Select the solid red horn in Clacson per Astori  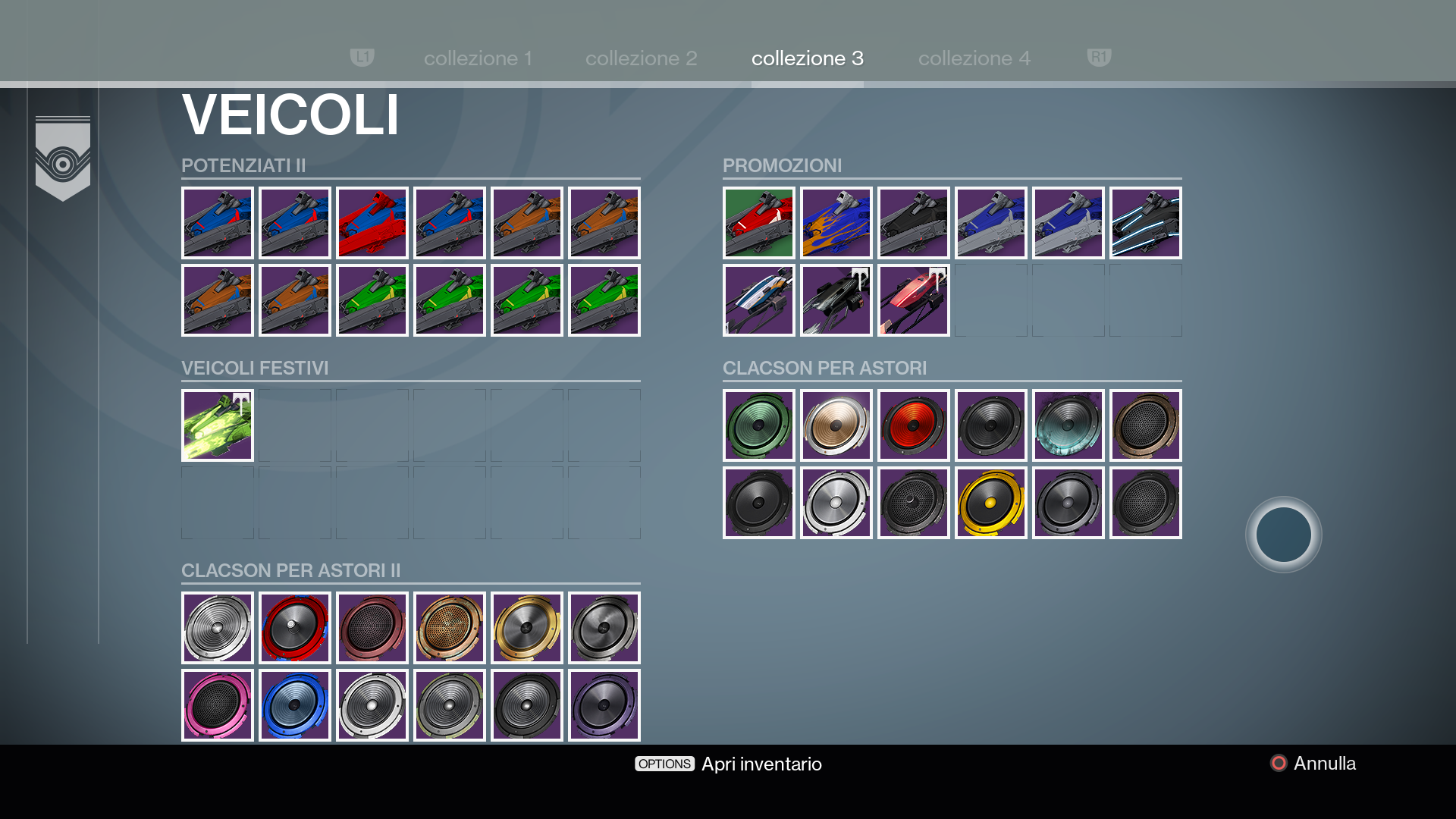click(914, 425)
